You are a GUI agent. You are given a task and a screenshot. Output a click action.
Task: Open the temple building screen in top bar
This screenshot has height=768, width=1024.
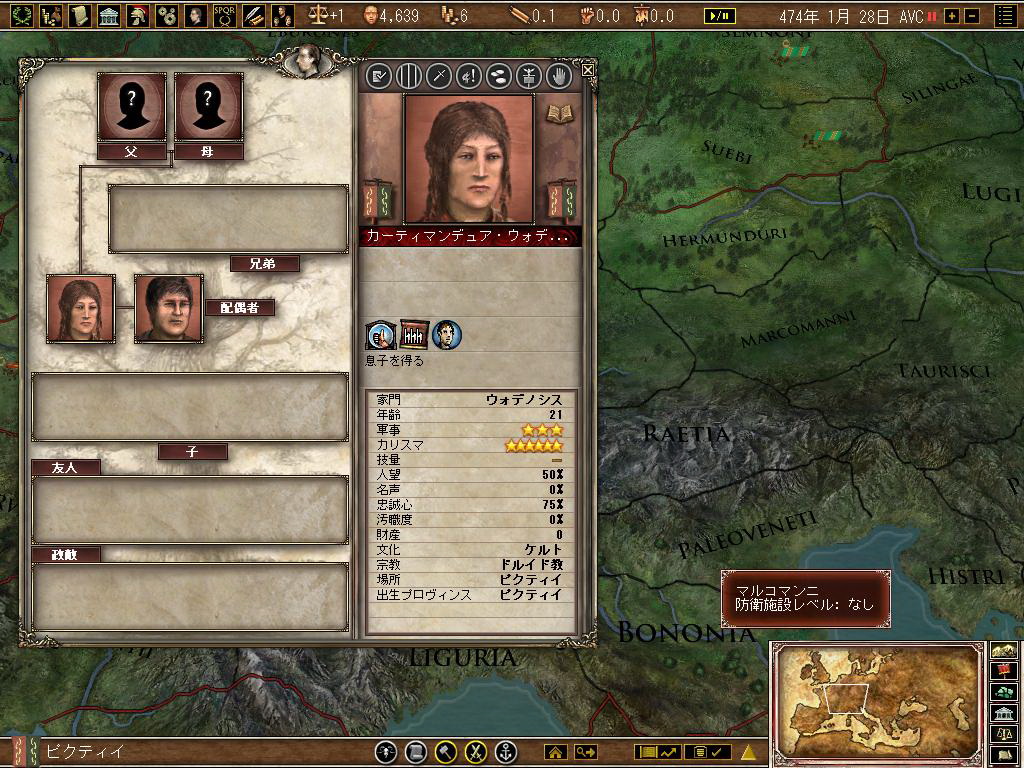(109, 15)
